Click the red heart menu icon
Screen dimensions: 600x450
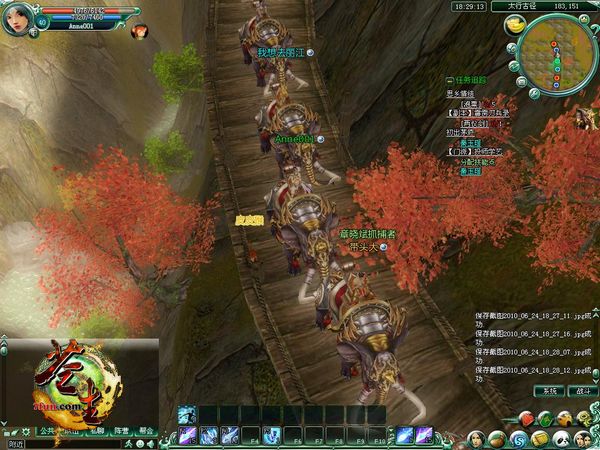[527, 417]
